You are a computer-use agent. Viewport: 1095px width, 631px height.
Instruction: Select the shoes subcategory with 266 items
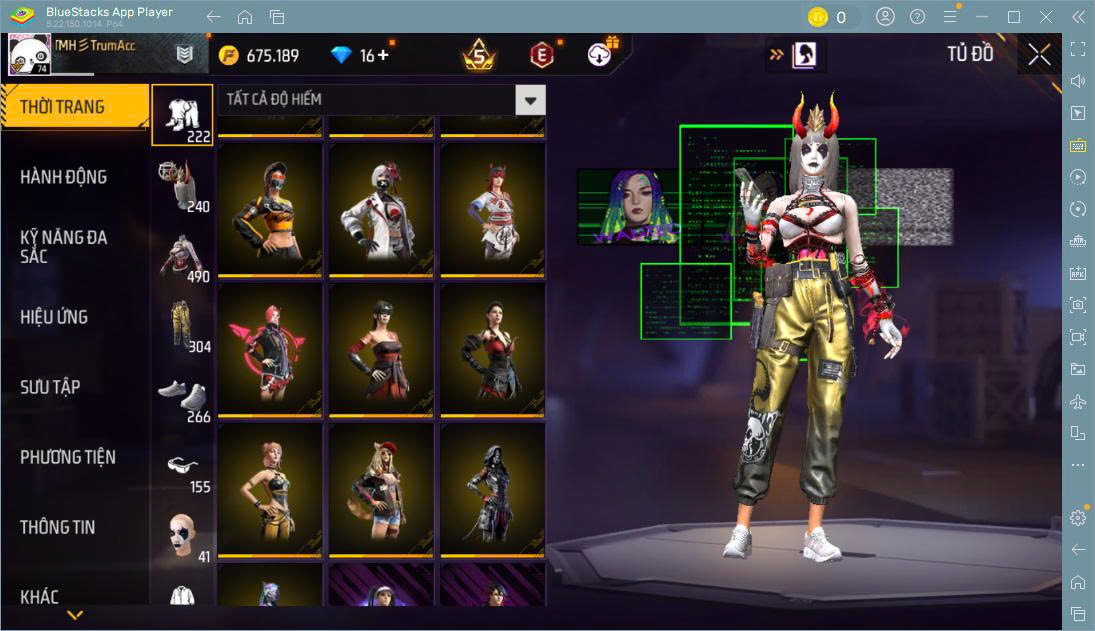pyautogui.click(x=182, y=395)
